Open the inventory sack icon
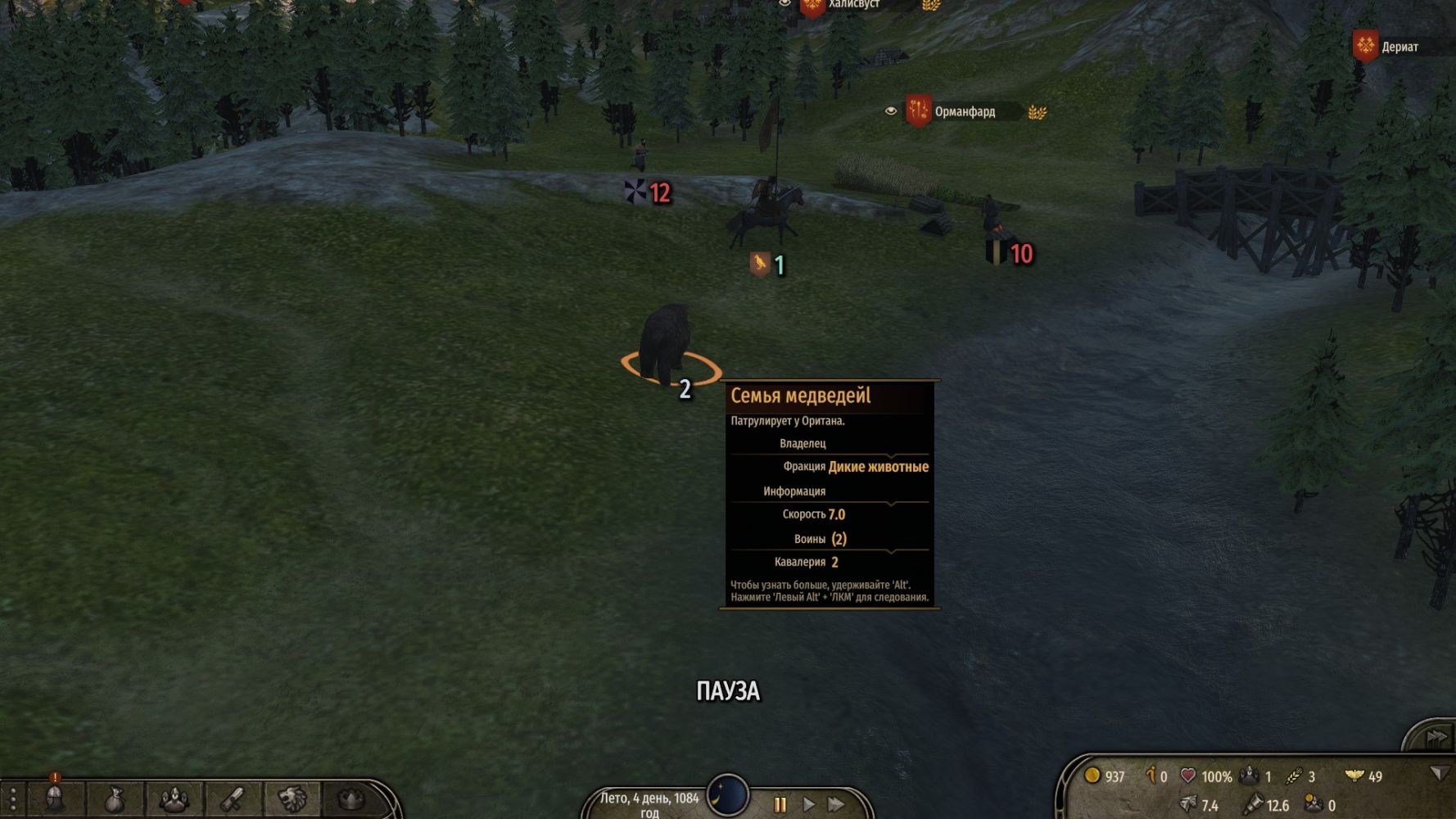Screen dimensions: 1456x819 point(115,799)
